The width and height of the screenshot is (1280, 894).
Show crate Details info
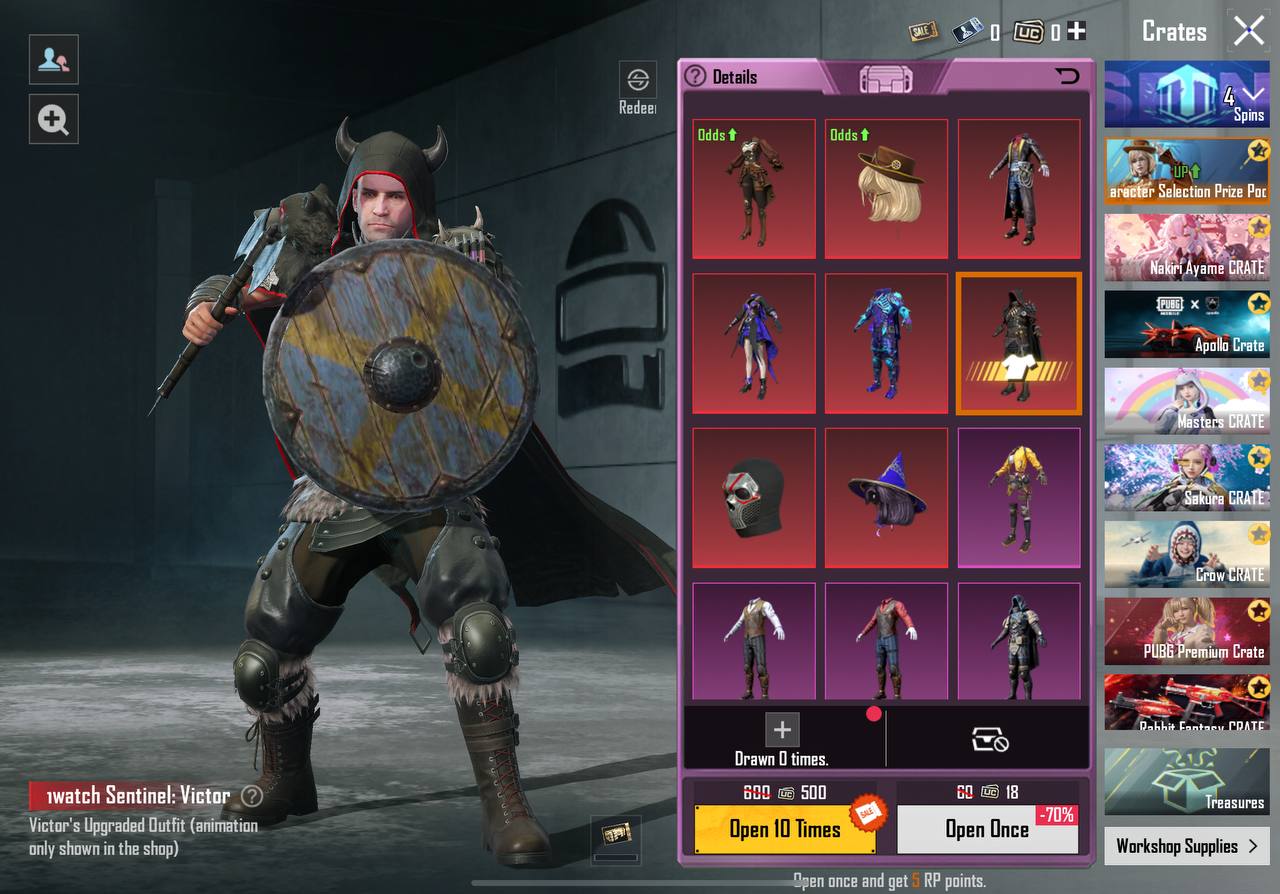click(722, 77)
